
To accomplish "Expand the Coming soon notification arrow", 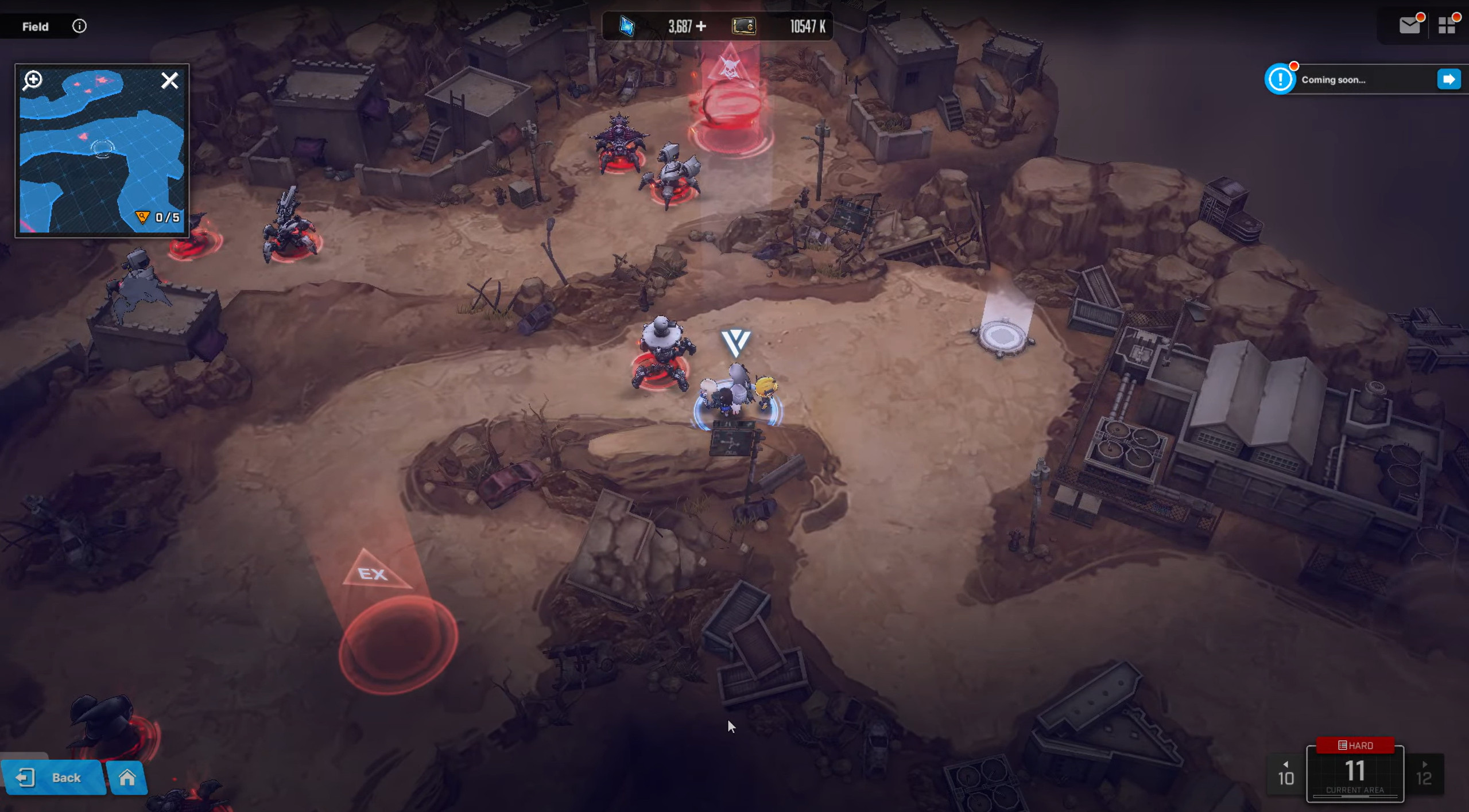I will [1449, 79].
